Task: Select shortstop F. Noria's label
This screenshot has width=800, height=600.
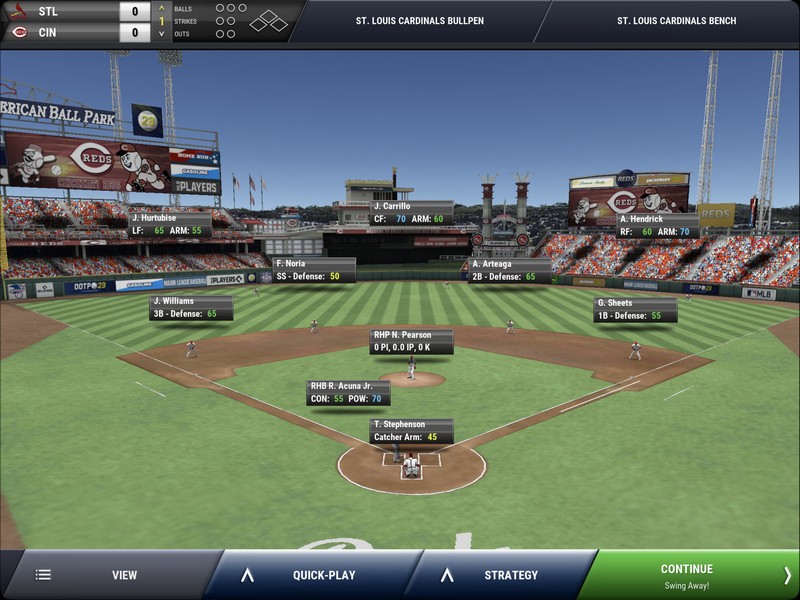Action: [313, 270]
